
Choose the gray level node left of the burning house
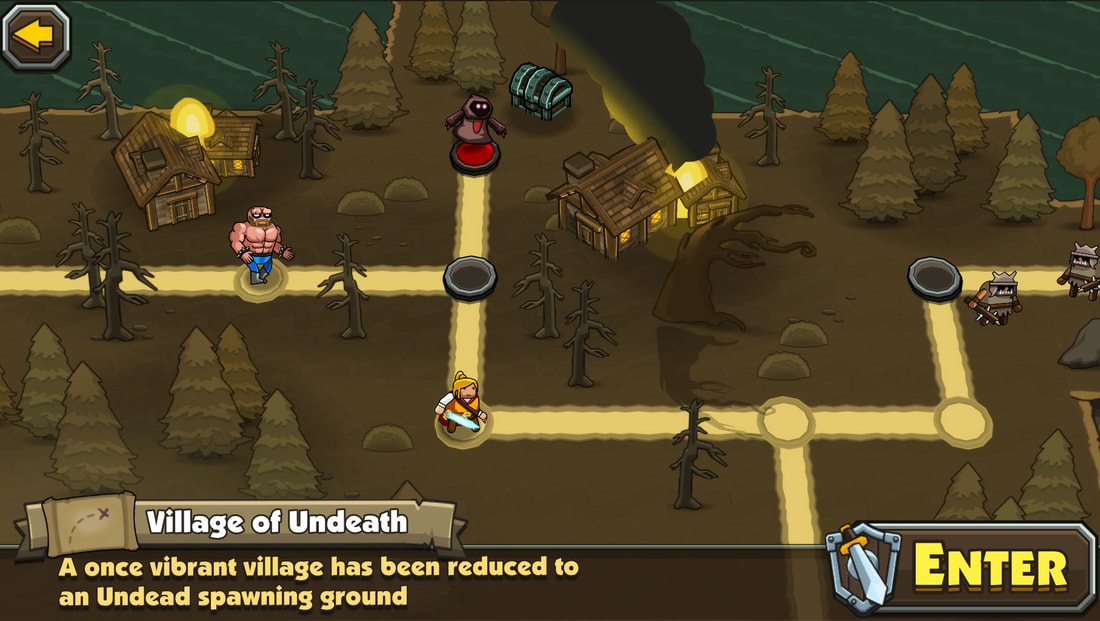click(x=470, y=275)
